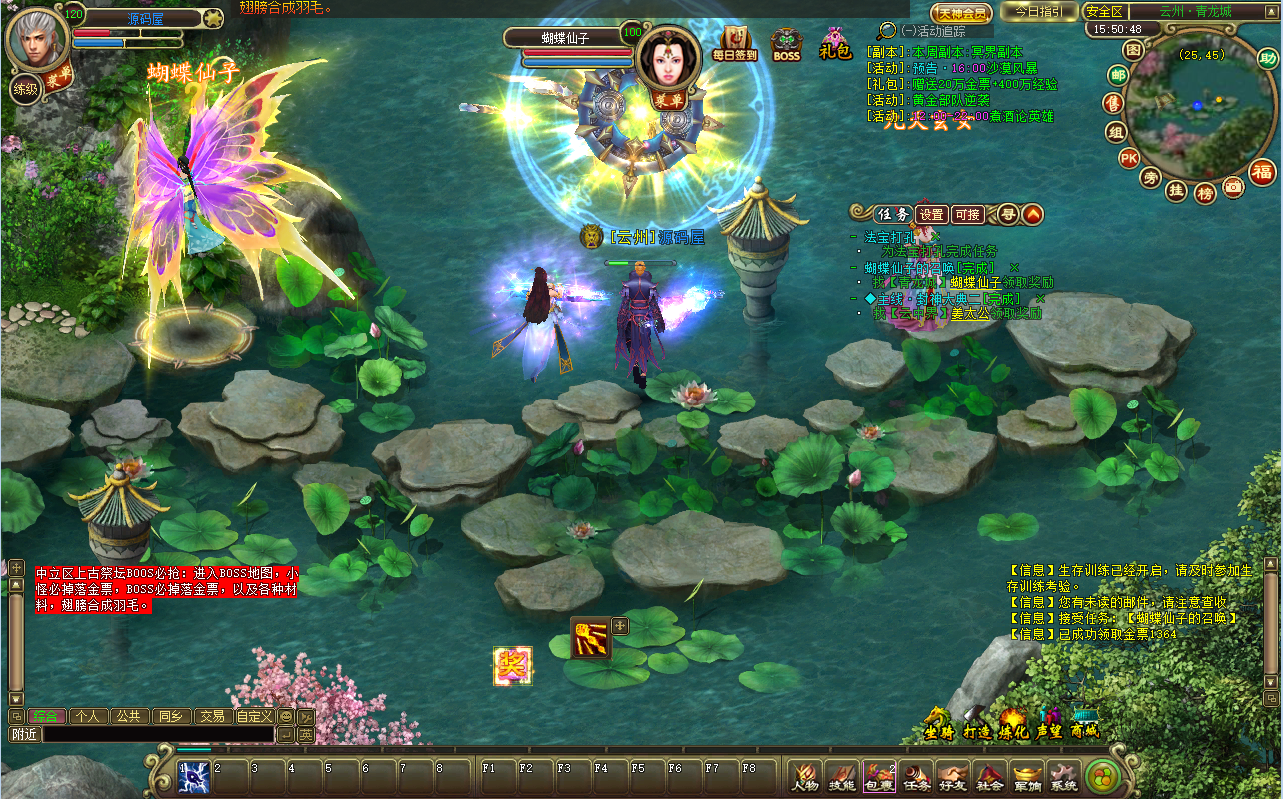
Task: Click the 天神会员 VIP membership button
Action: point(962,13)
